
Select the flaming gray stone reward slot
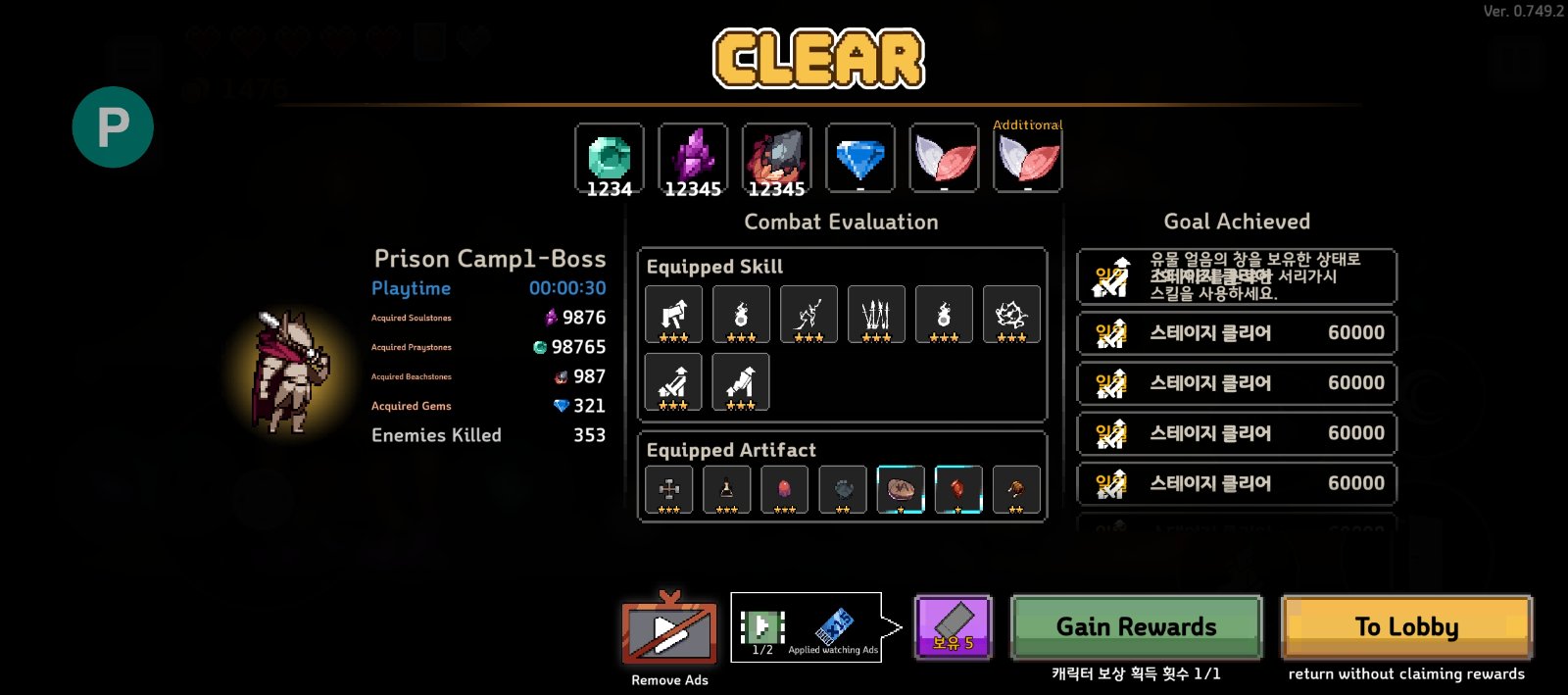coord(776,158)
